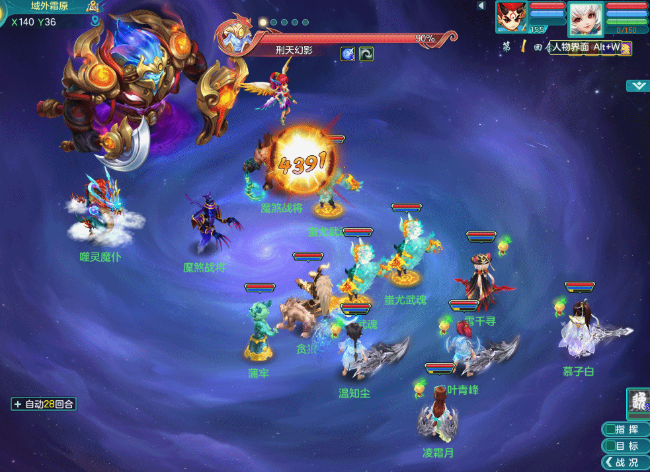Click the map pin icon beside the coordinates
Screen dimensions: 650x472
[x=93, y=20]
